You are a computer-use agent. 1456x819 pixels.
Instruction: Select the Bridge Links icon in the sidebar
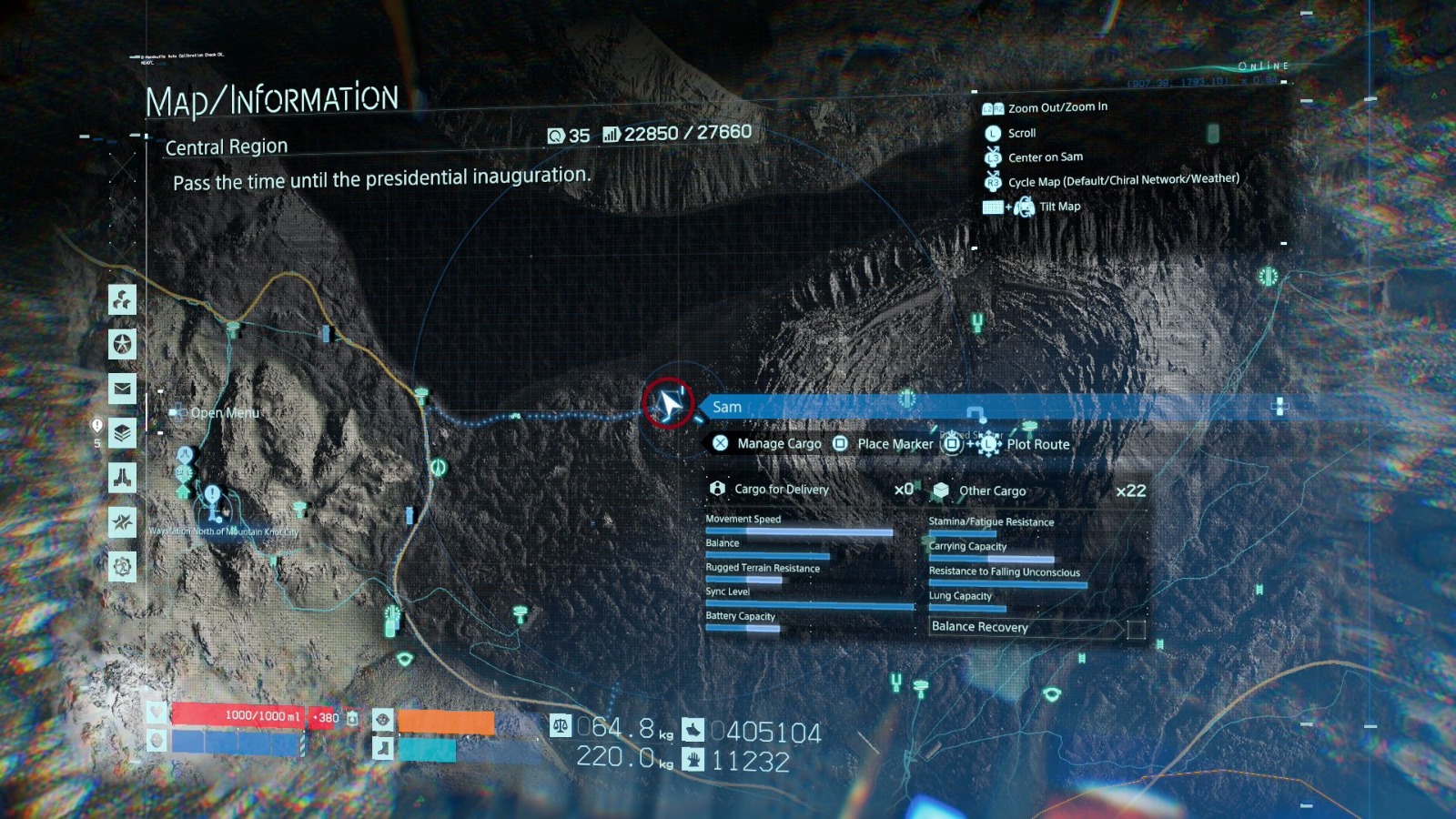click(121, 300)
